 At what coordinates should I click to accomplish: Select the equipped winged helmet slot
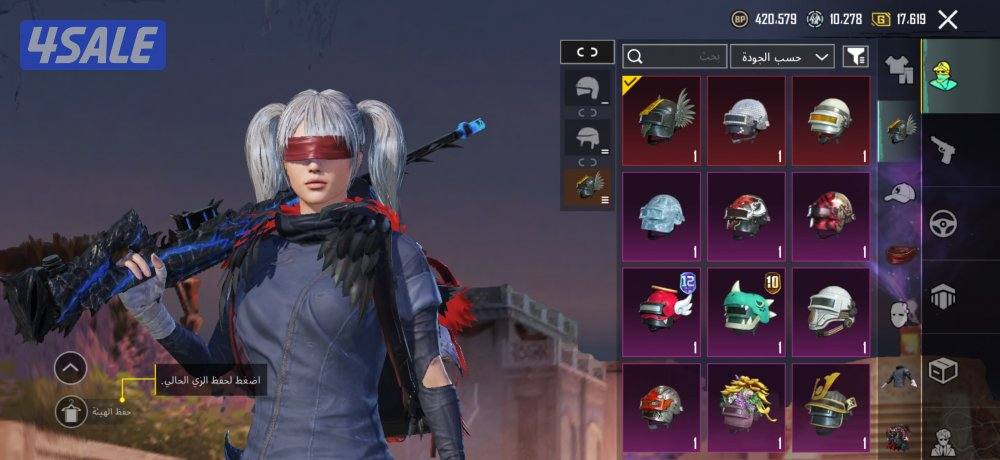pos(587,187)
